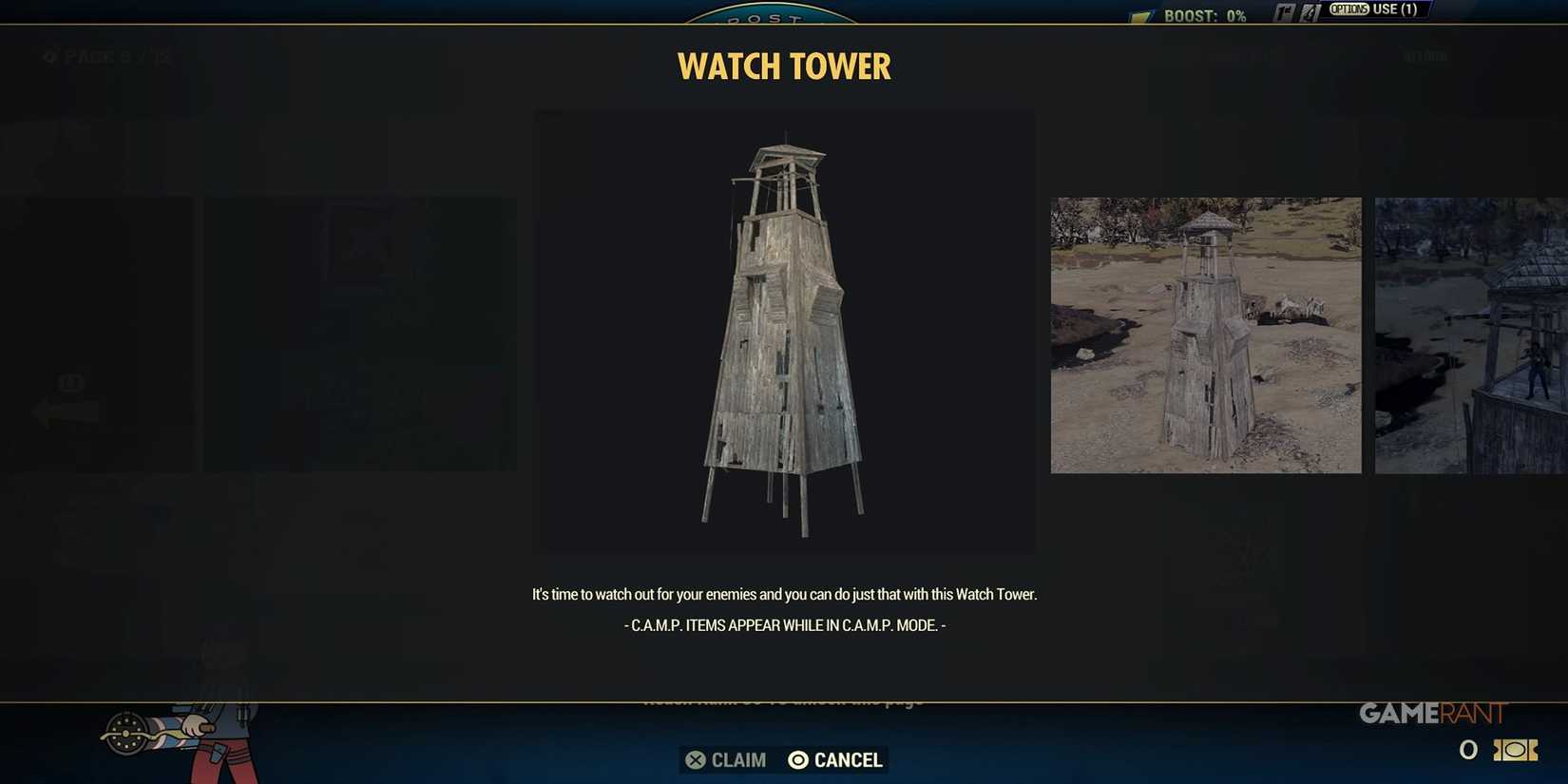Image resolution: width=1568 pixels, height=784 pixels.
Task: Click the rightmost gazebo preview thumbnail
Action: tap(1471, 335)
